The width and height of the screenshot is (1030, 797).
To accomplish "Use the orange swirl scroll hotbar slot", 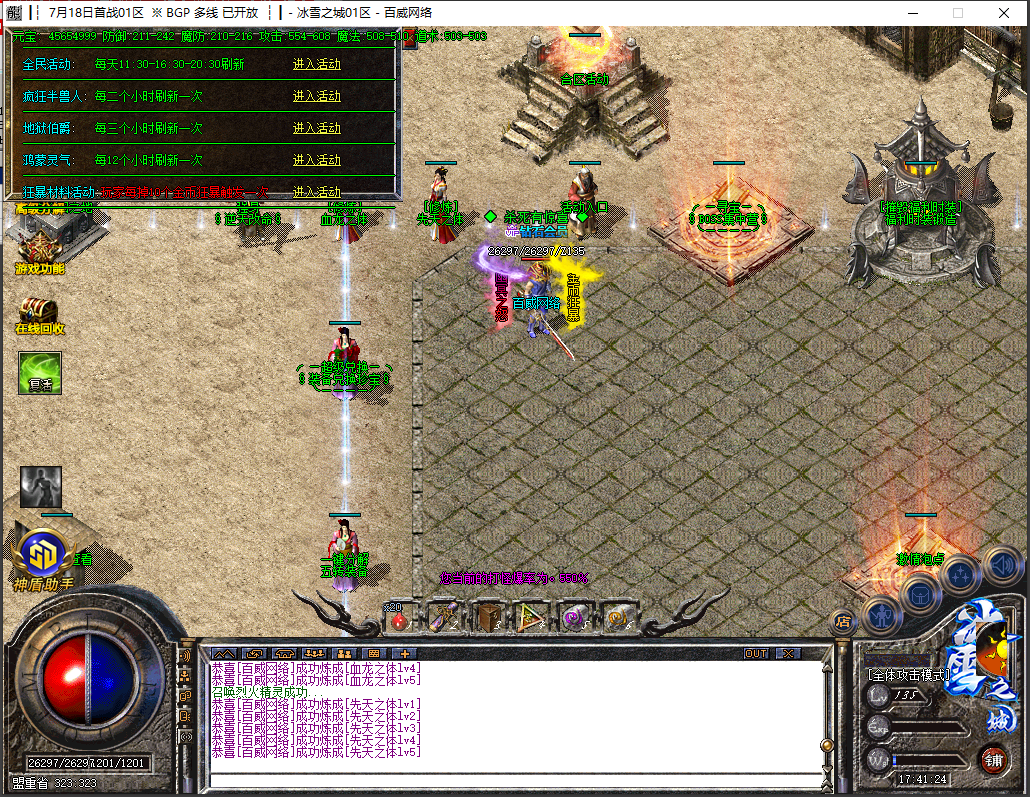I will 618,618.
